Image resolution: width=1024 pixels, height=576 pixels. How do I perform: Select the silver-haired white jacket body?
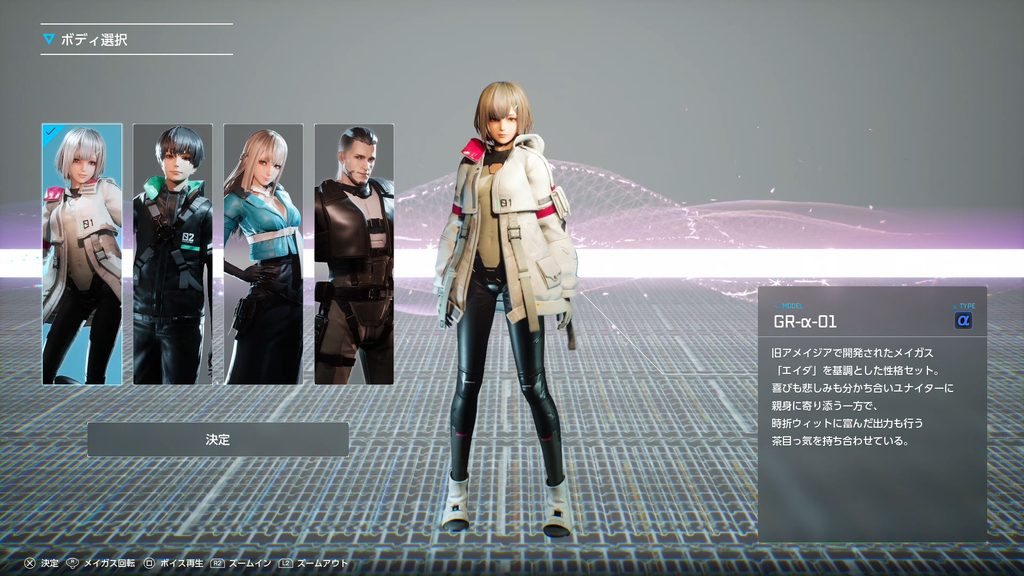82,254
